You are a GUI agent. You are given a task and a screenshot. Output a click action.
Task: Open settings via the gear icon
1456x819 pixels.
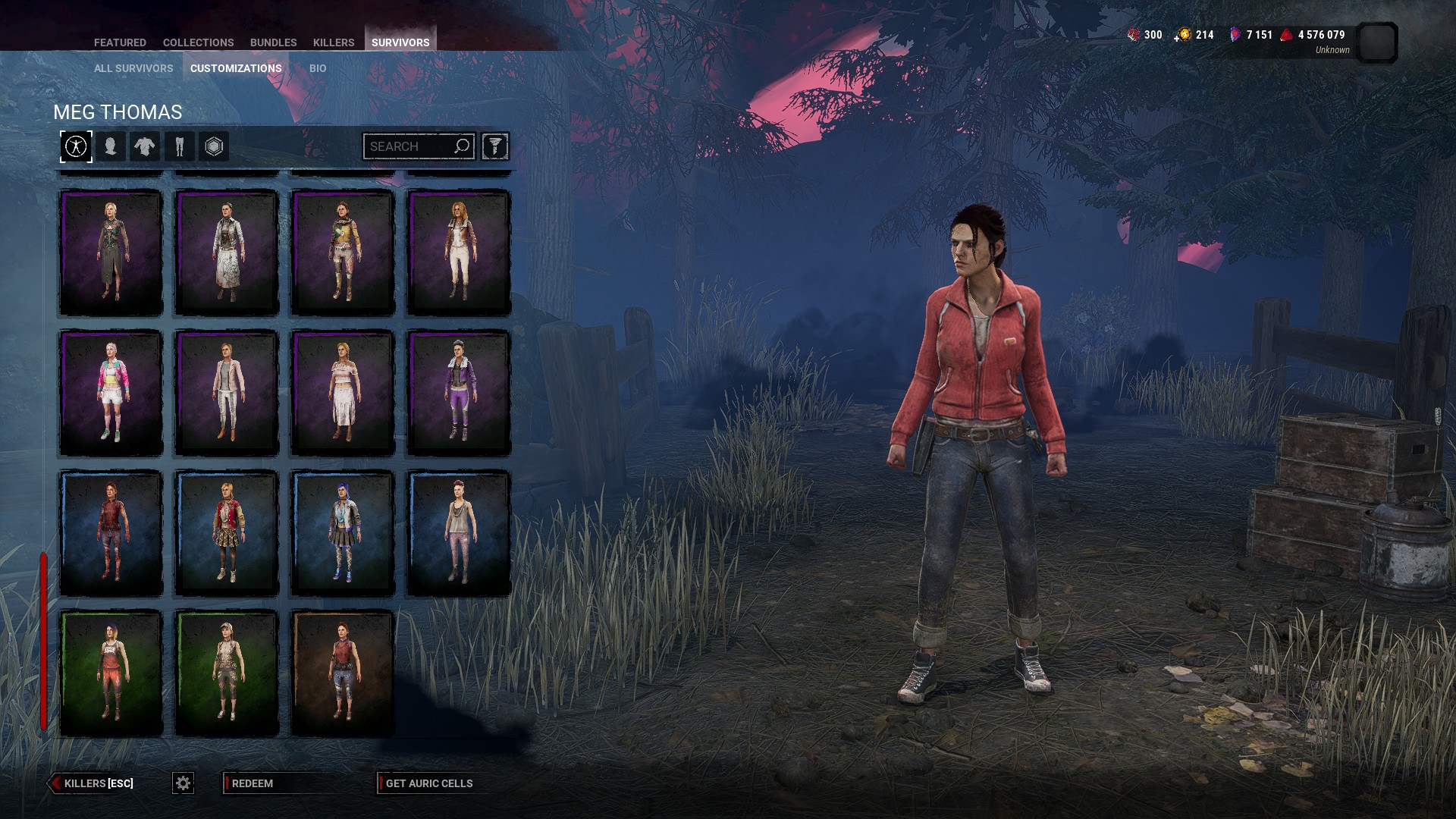pyautogui.click(x=183, y=783)
